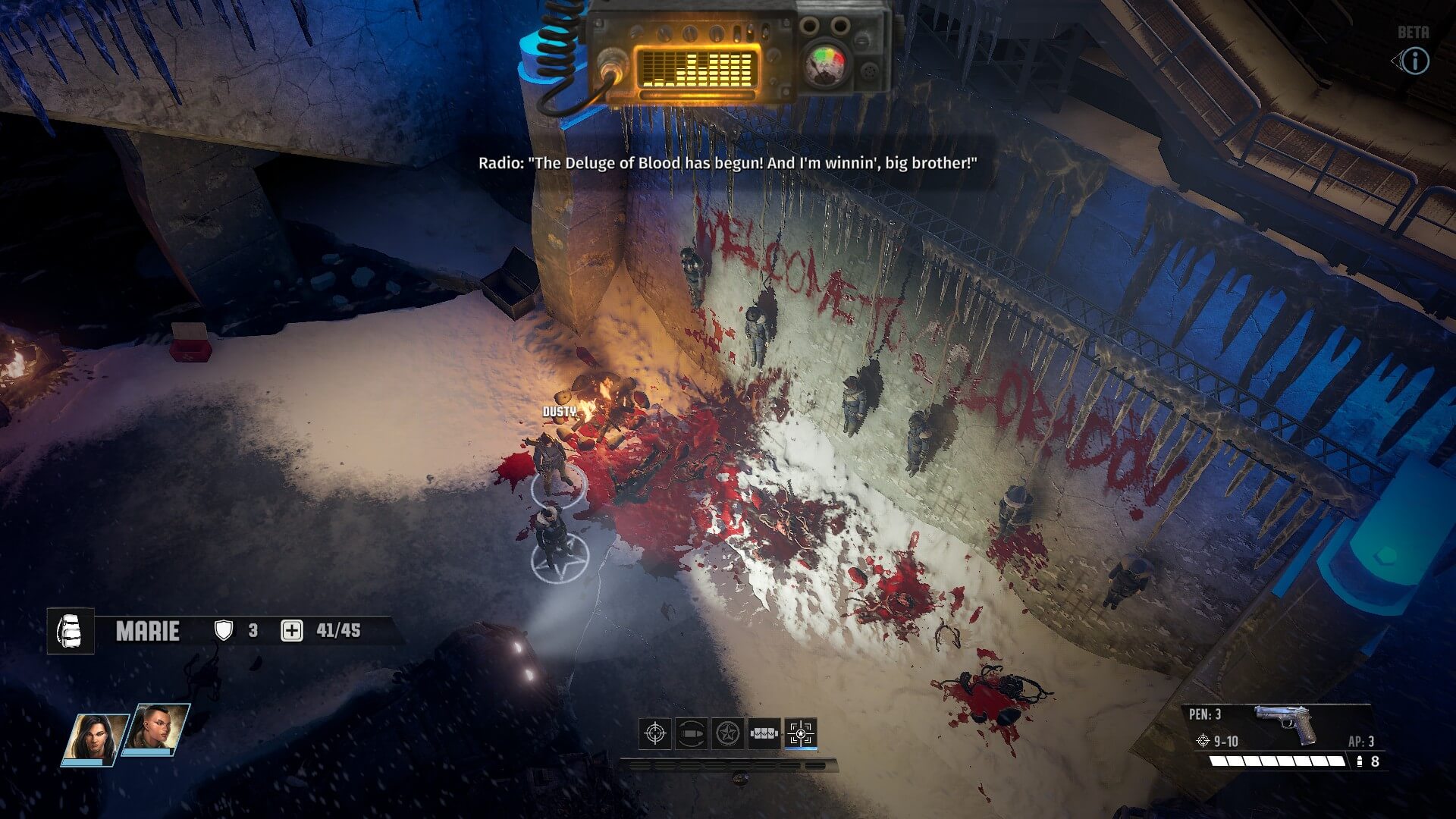Activate the crosshair attack ability

[x=654, y=733]
